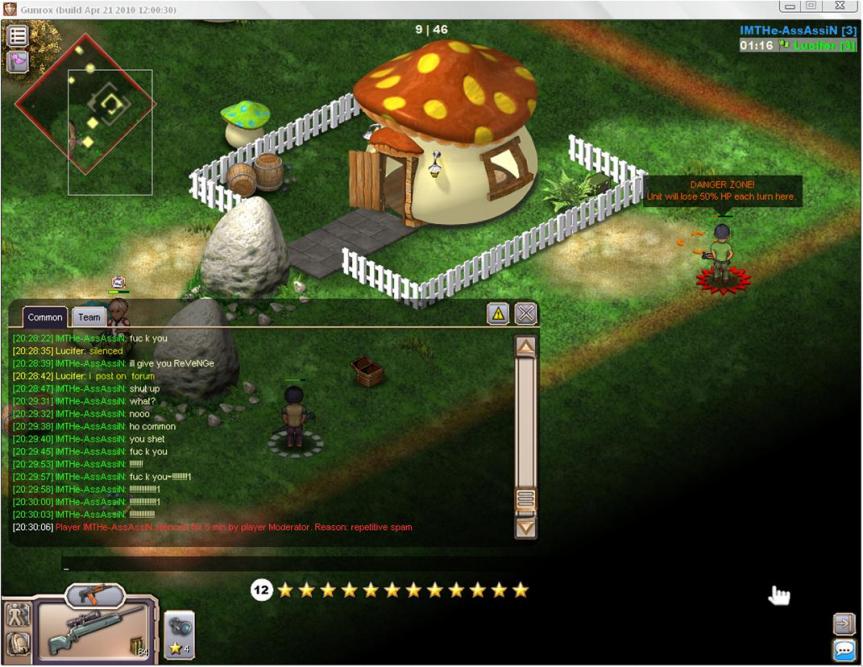Click the pink bird icon button
This screenshot has width=863, height=667.
[x=17, y=62]
